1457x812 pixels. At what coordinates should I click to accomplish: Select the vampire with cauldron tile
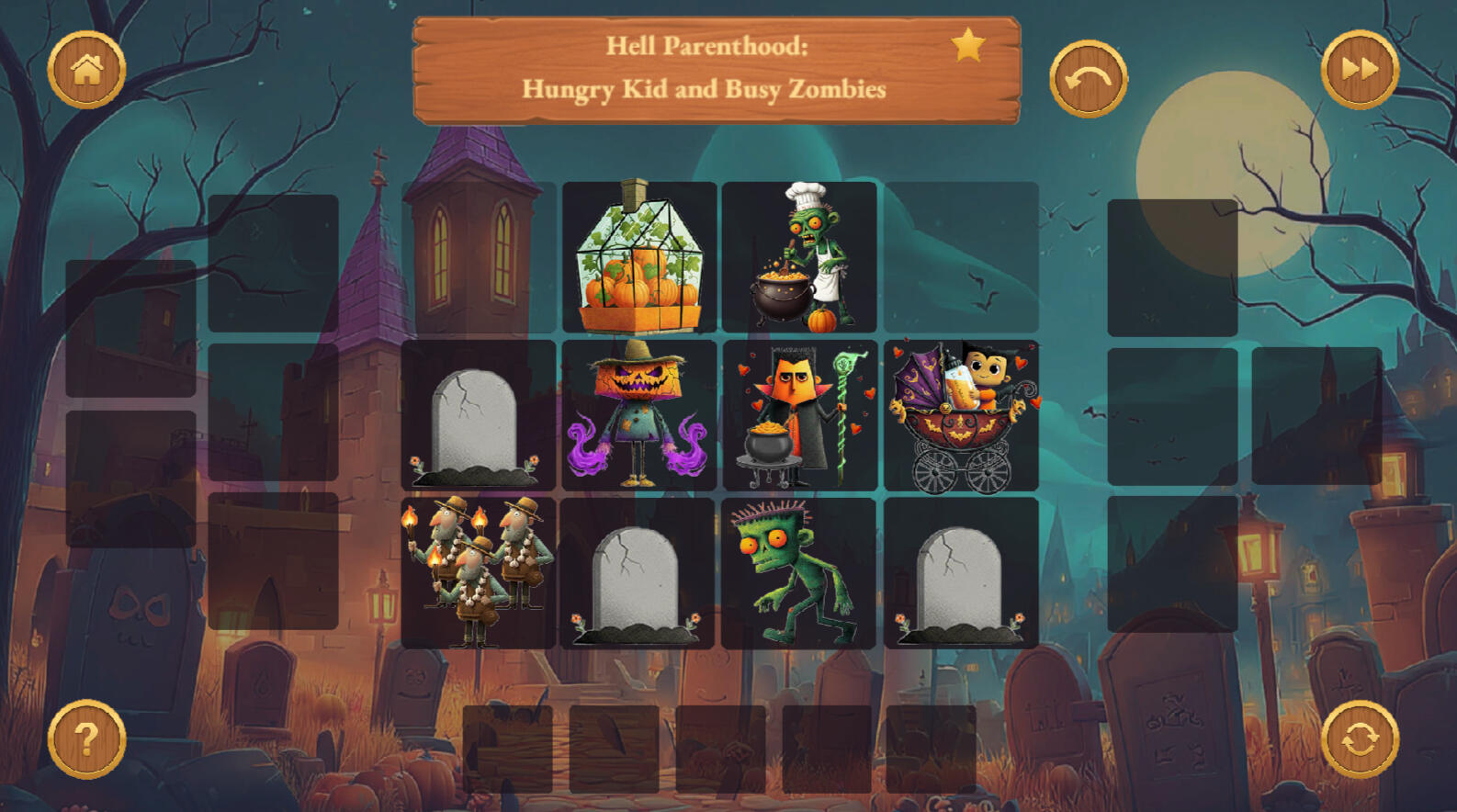(x=799, y=415)
